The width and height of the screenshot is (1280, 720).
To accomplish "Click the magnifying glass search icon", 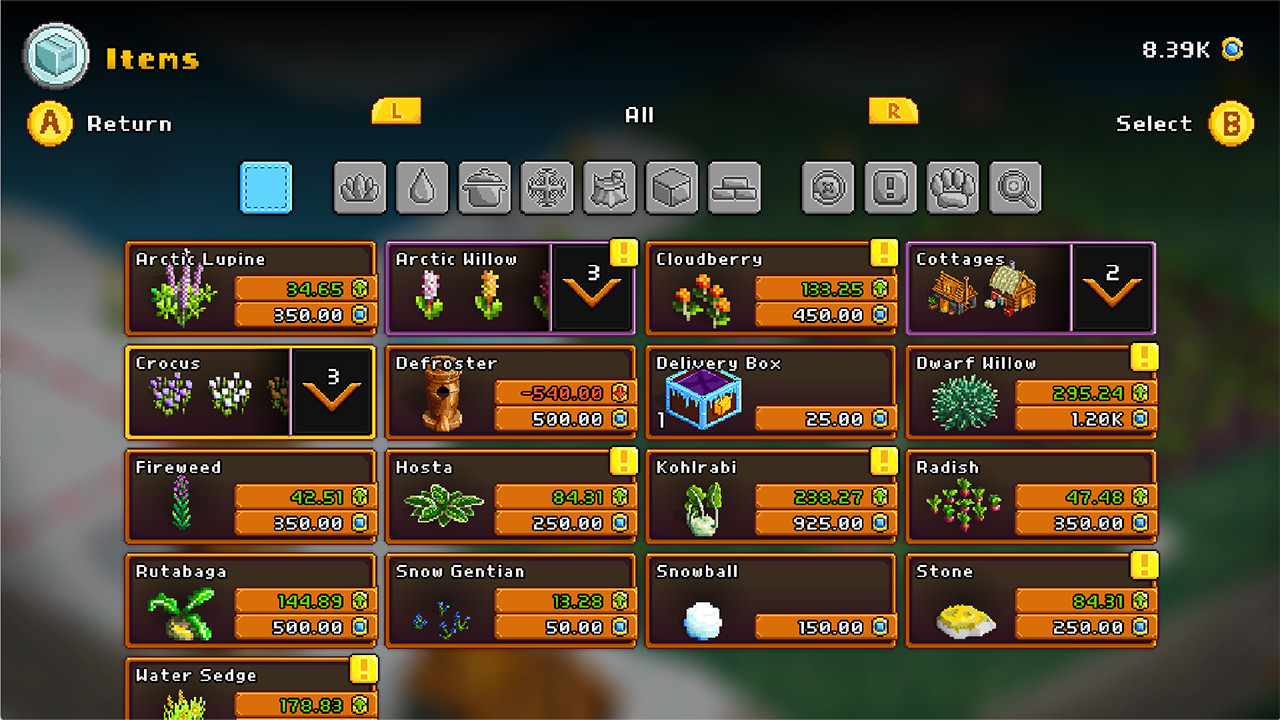I will [x=1014, y=187].
